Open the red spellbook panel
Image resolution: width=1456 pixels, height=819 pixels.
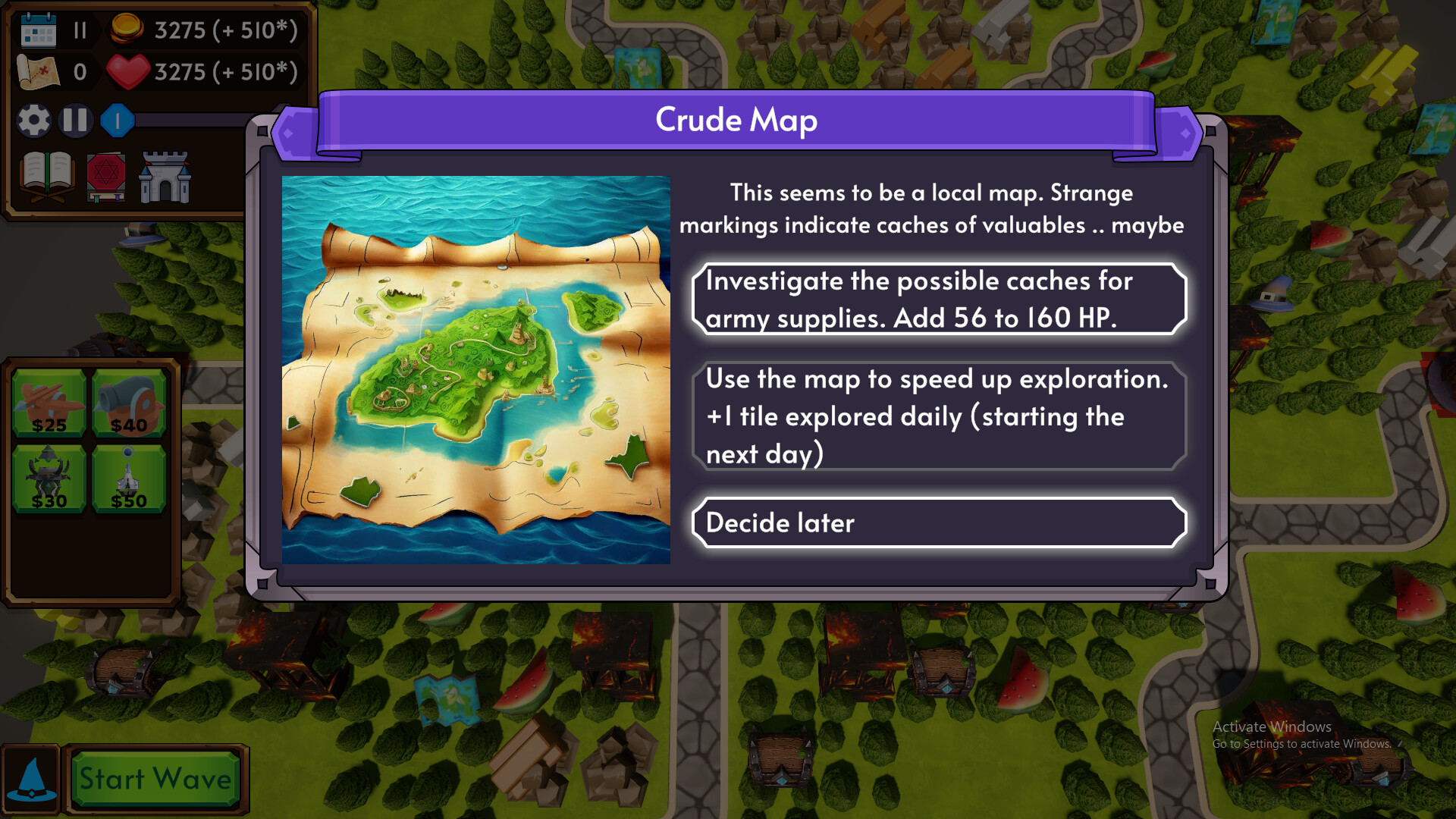click(106, 176)
